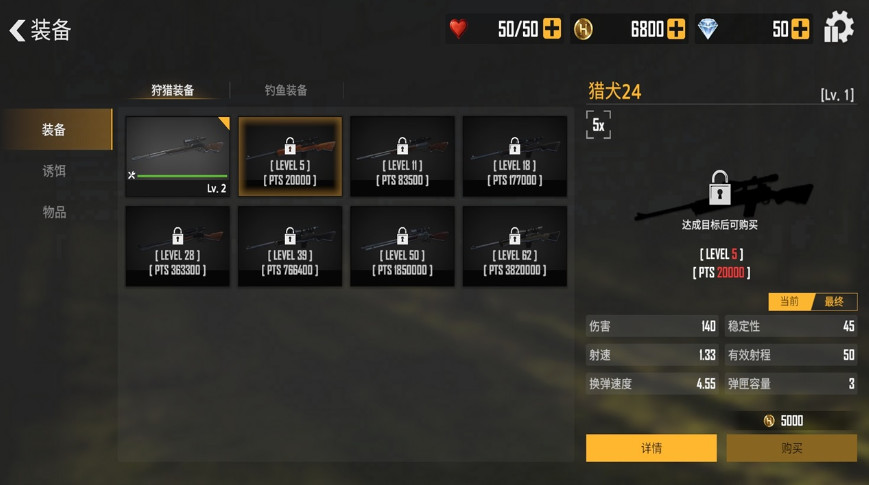Screen dimensions: 869x485
Task: Open the settings gear icon
Action: coord(838,28)
